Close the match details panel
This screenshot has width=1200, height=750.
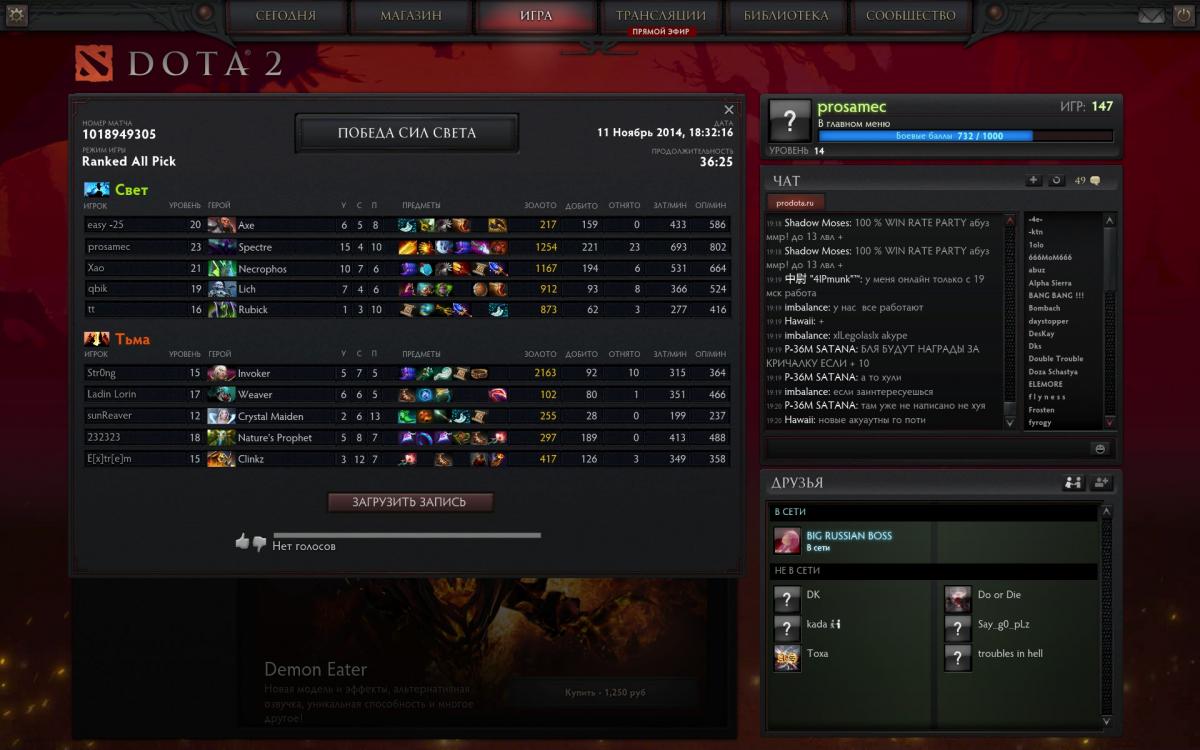click(x=729, y=110)
